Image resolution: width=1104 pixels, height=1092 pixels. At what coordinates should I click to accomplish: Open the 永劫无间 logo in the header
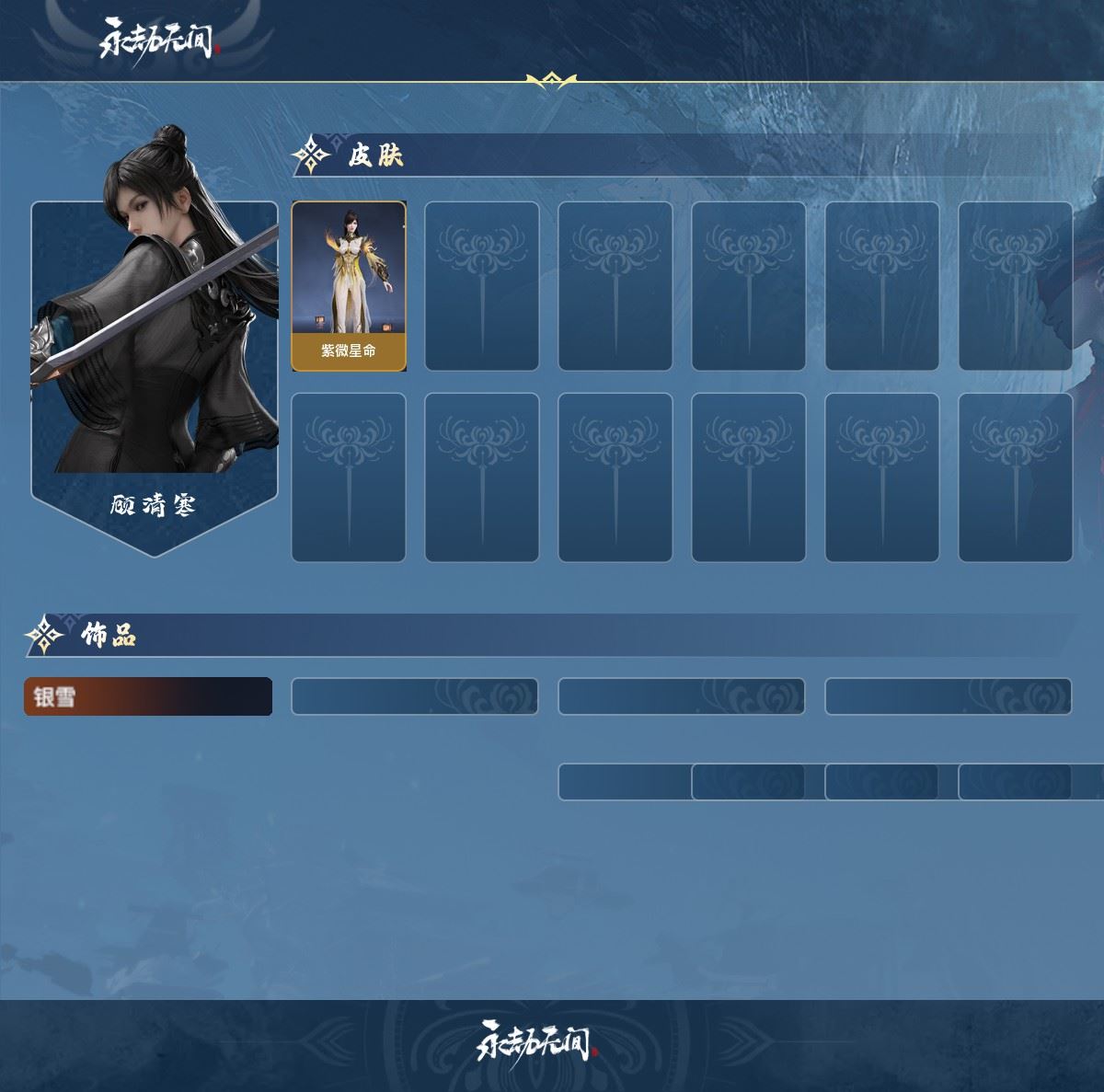coord(158,40)
